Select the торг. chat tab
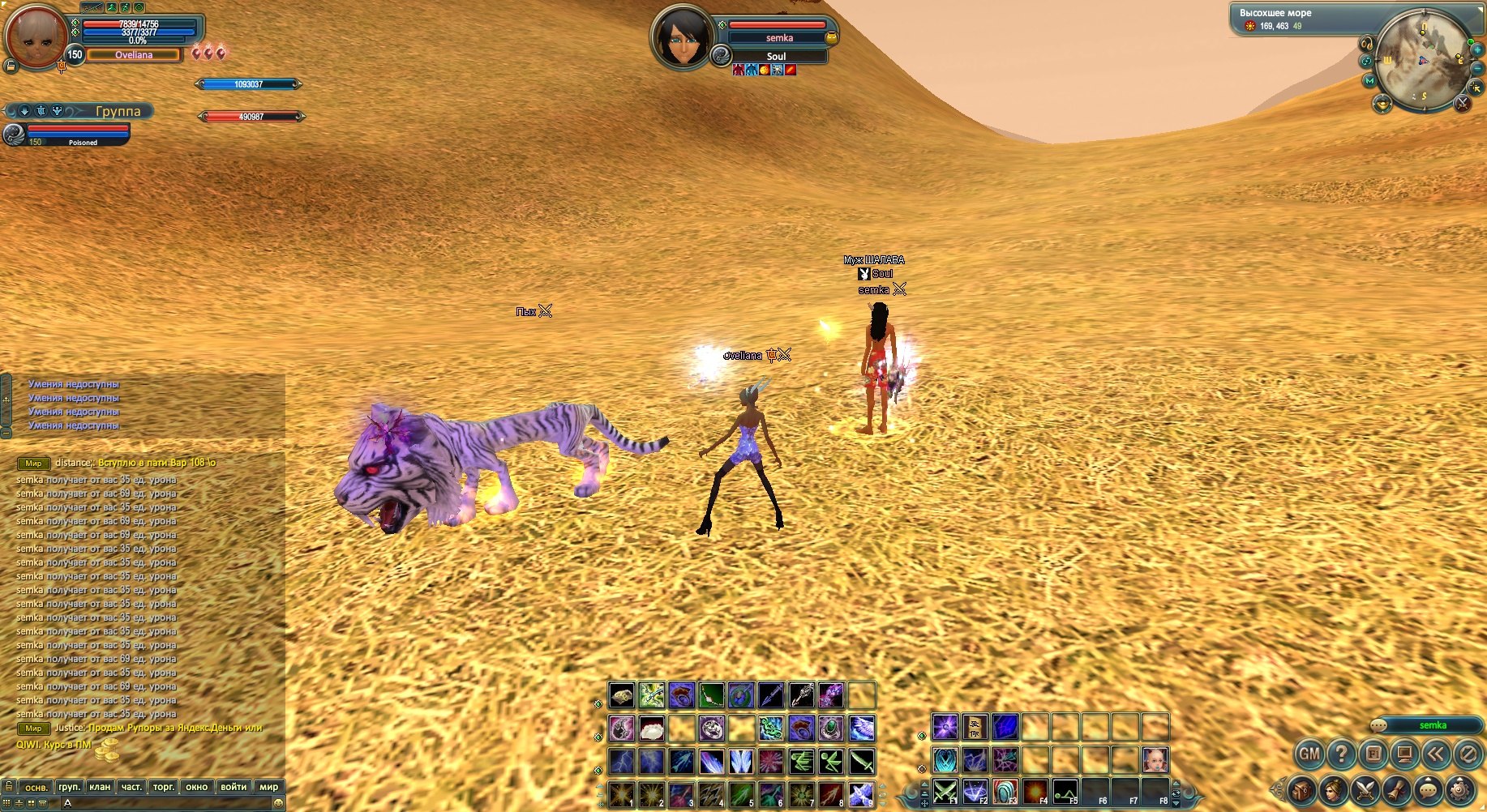 pyautogui.click(x=164, y=787)
